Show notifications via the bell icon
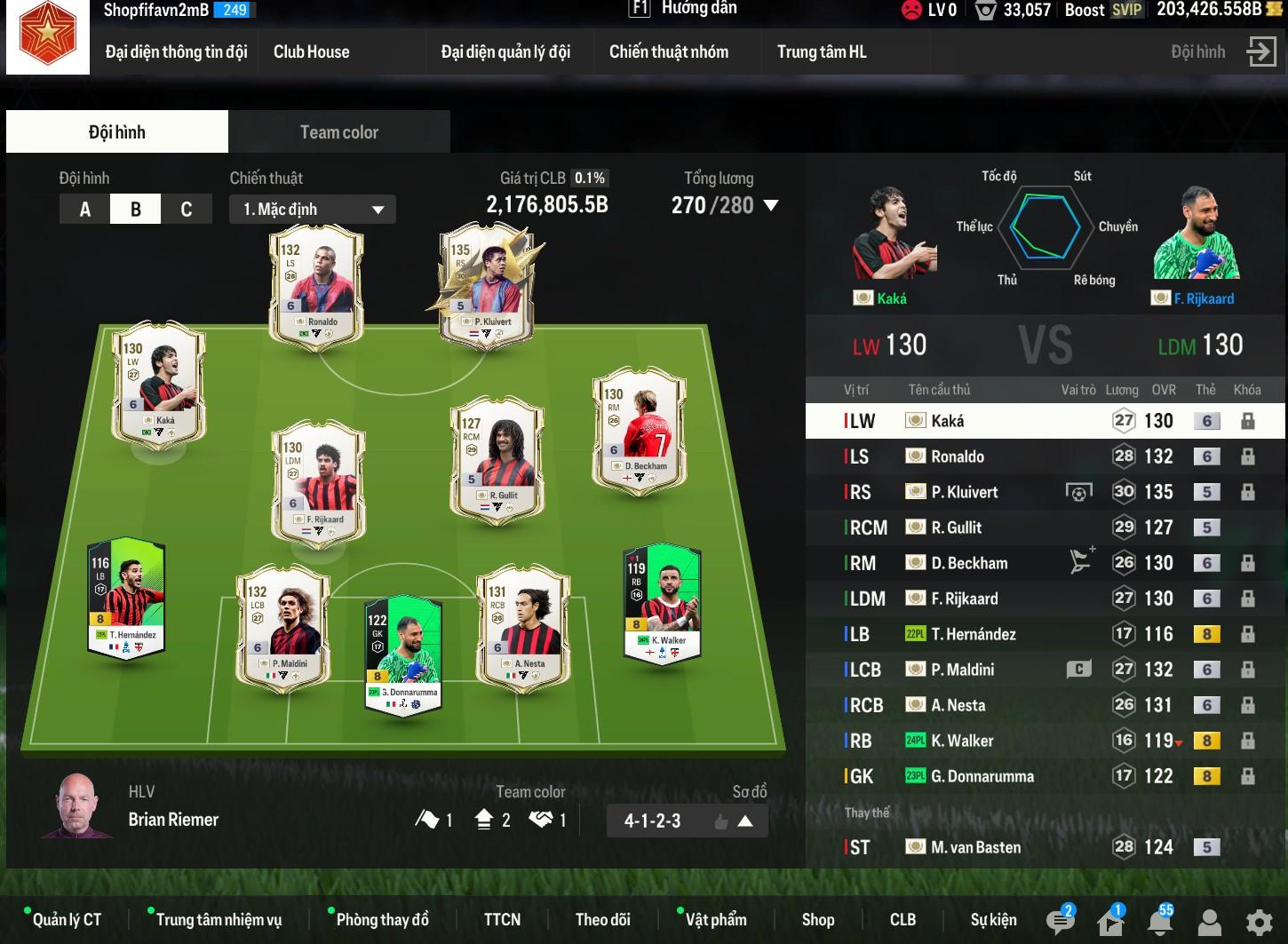Image resolution: width=1288 pixels, height=944 pixels. coord(1159,922)
